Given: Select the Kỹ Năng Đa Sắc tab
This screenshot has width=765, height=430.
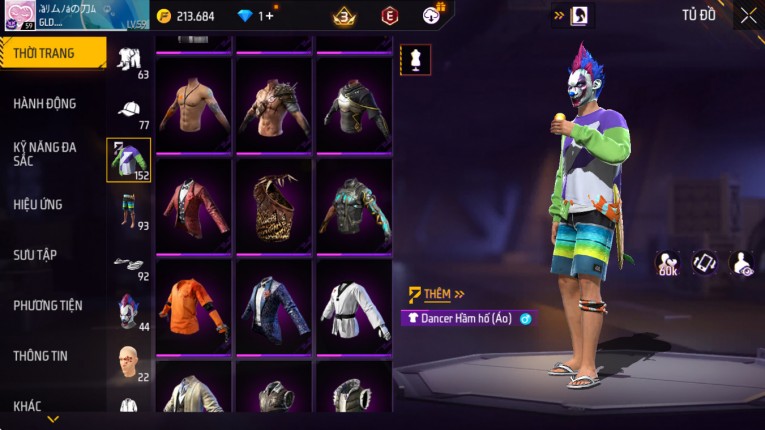Looking at the screenshot, I should pos(45,154).
